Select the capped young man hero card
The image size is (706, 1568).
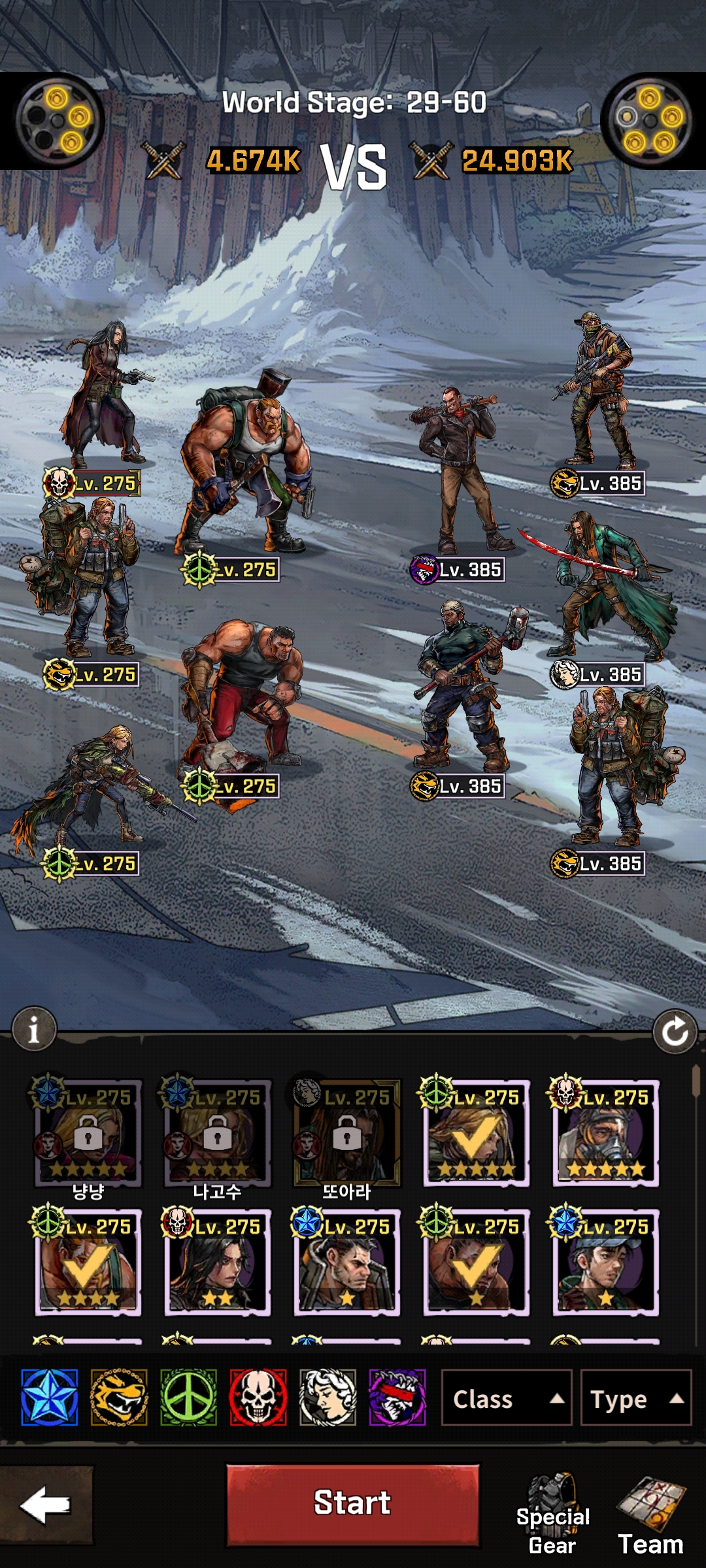[x=606, y=1262]
